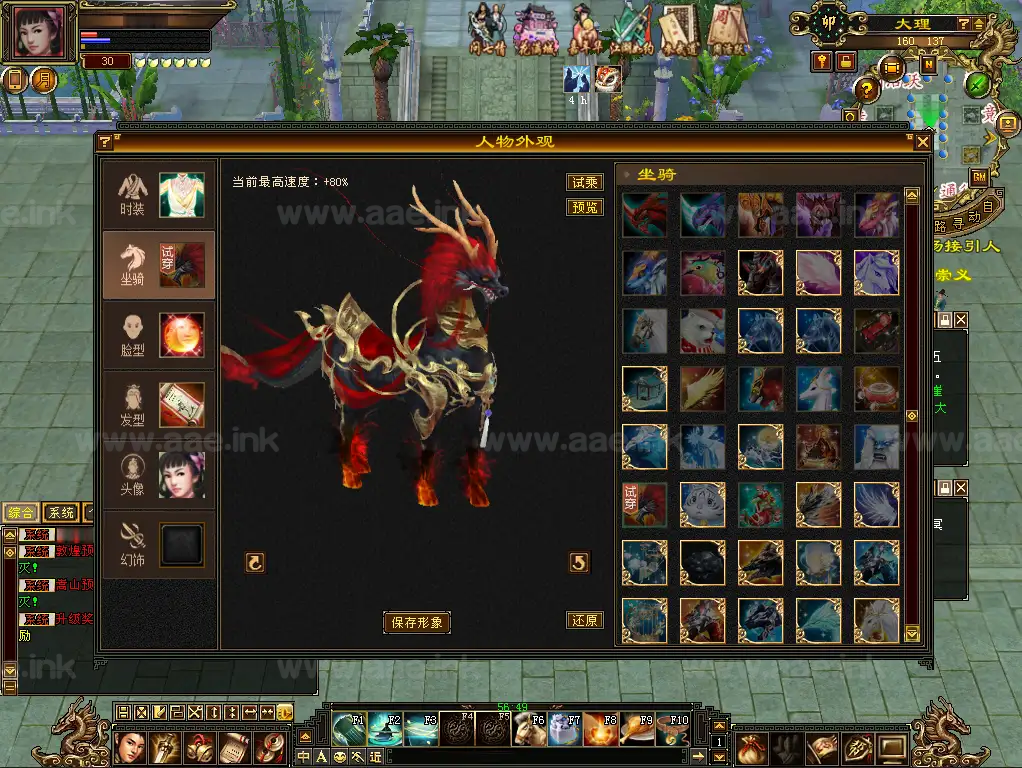Open the 幻饰 accessory tab
Viewport: 1022px width, 768px height.
[x=158, y=545]
